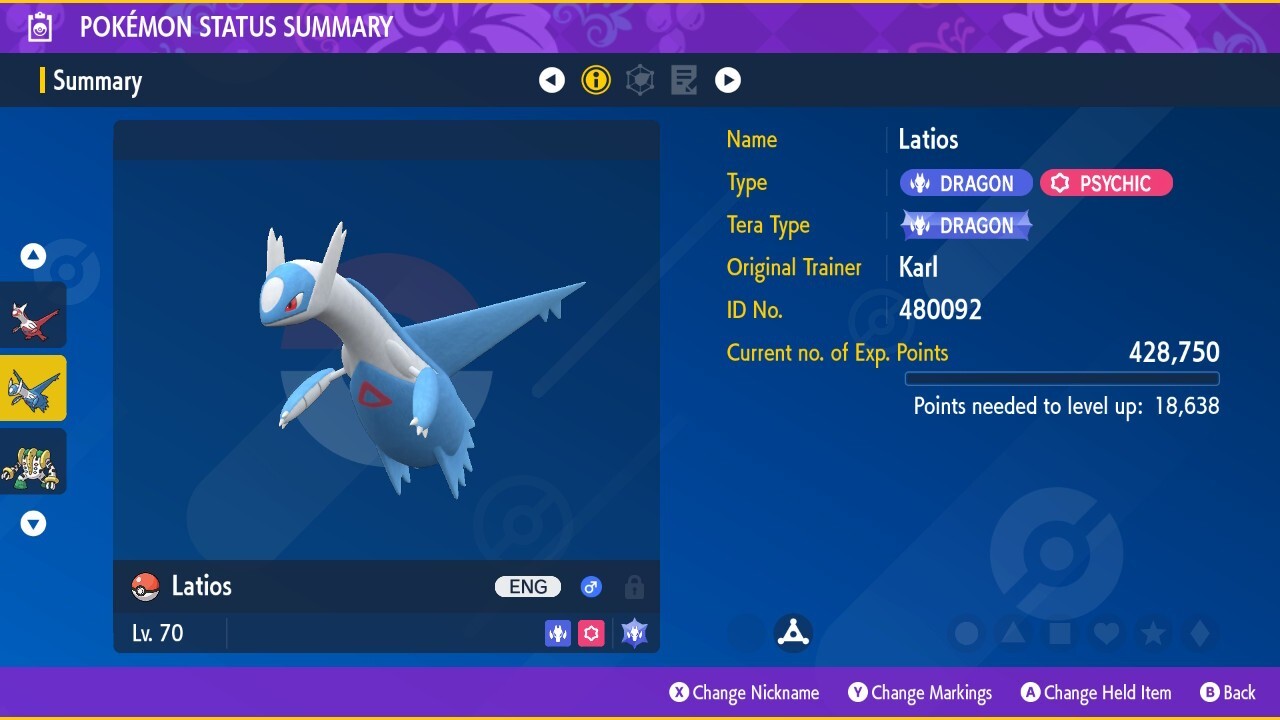
Task: Click the right arrow to next page
Action: pyautogui.click(x=728, y=80)
